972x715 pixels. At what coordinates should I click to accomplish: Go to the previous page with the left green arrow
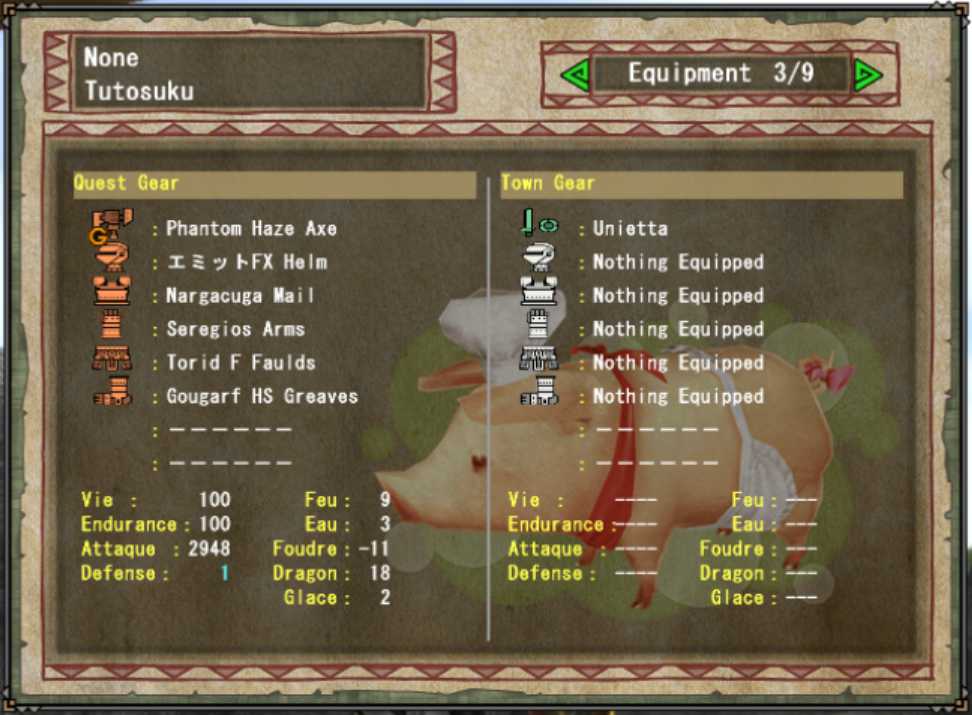point(574,75)
